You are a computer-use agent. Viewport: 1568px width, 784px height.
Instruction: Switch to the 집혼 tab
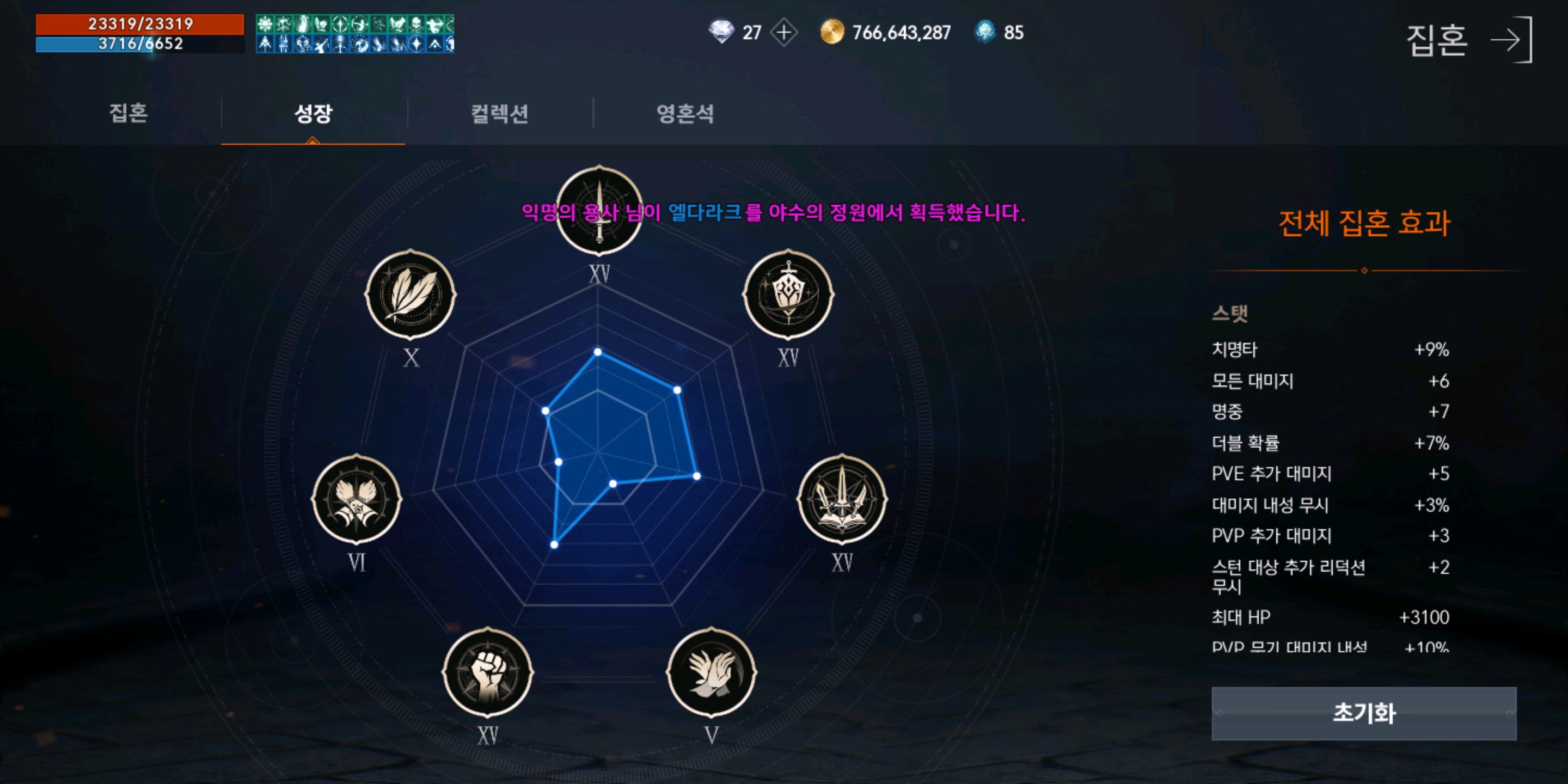coord(128,113)
